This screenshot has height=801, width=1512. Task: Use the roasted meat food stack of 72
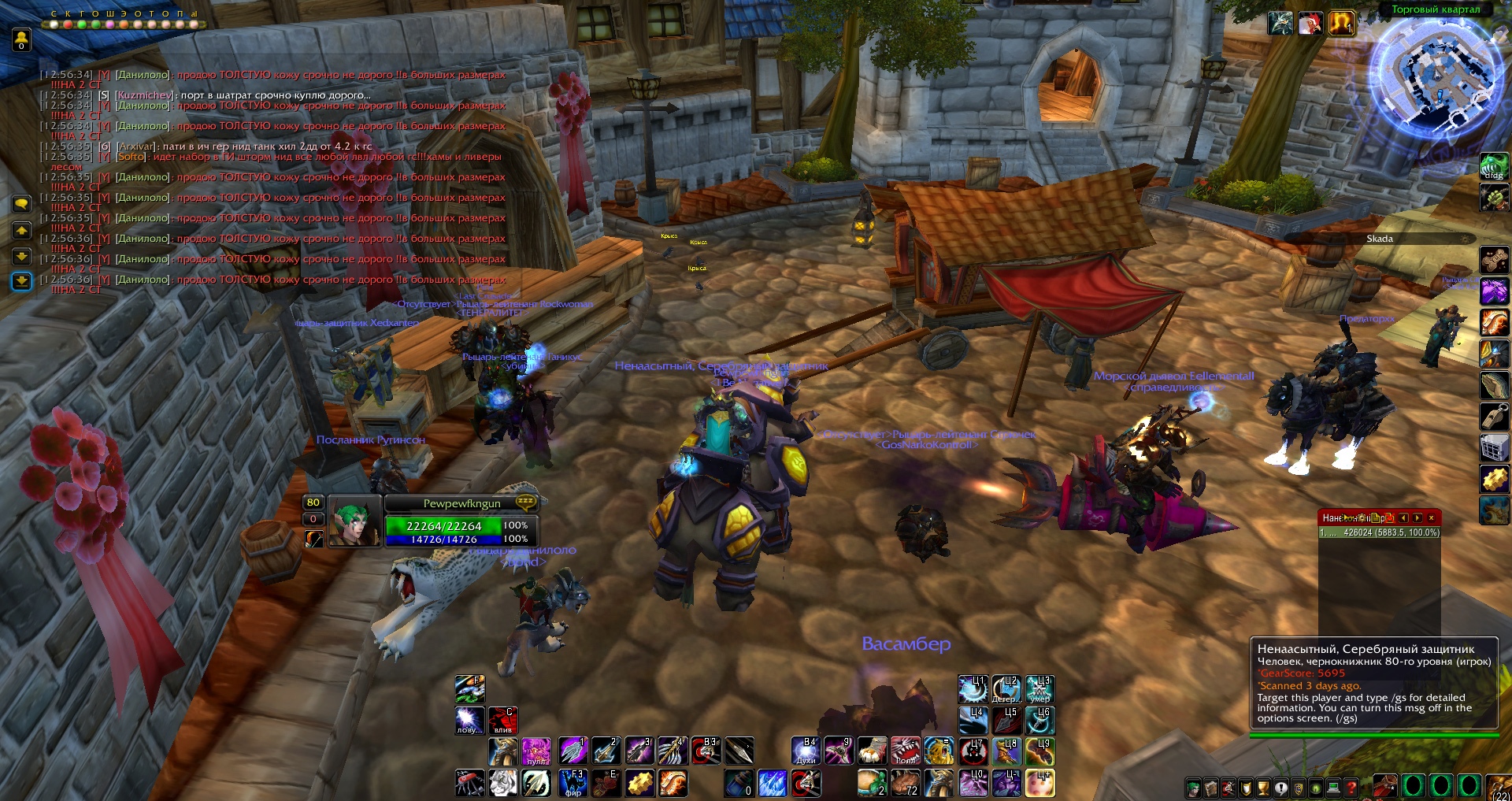click(905, 783)
